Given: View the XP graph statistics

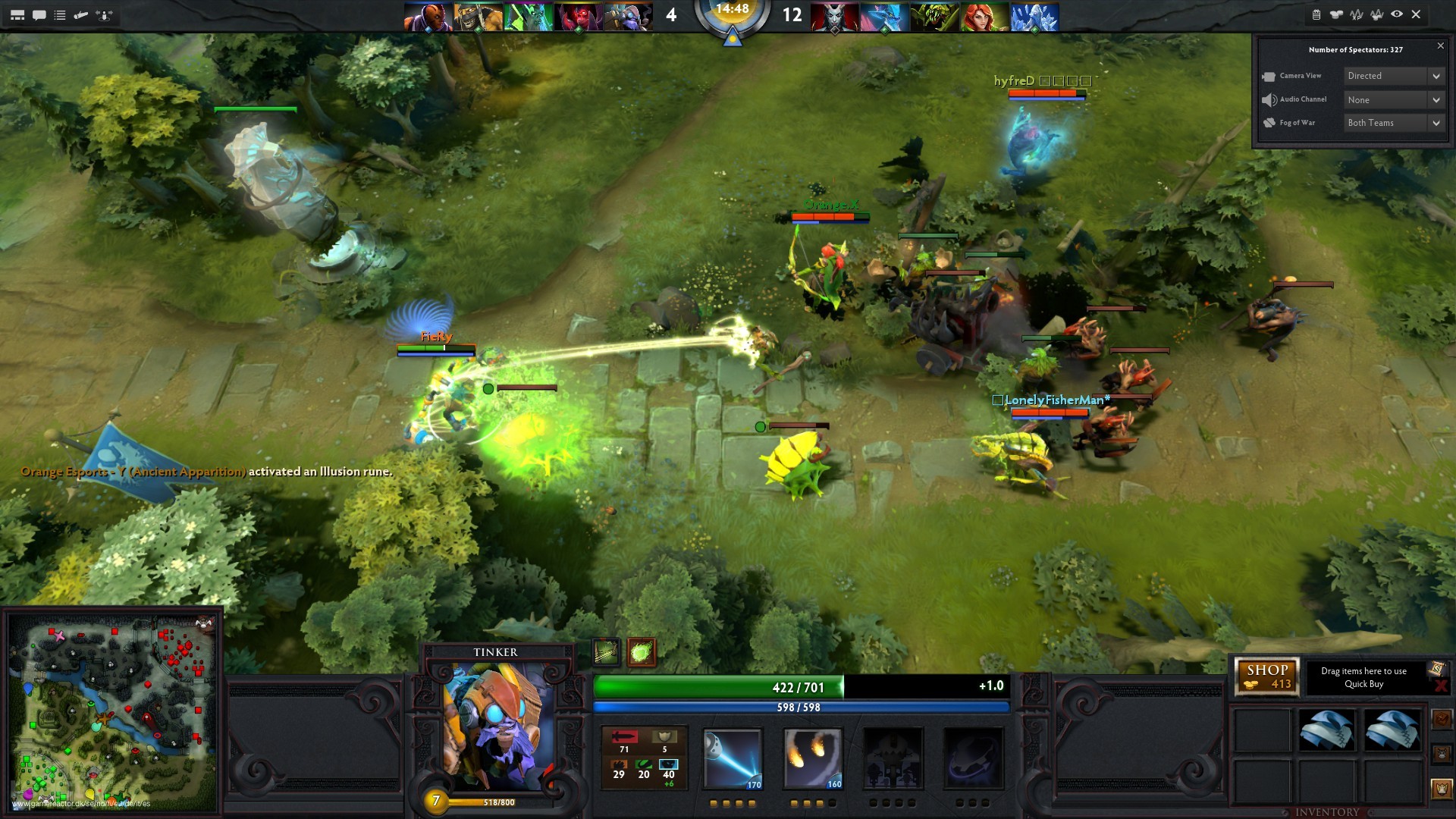Looking at the screenshot, I should point(1357,13).
